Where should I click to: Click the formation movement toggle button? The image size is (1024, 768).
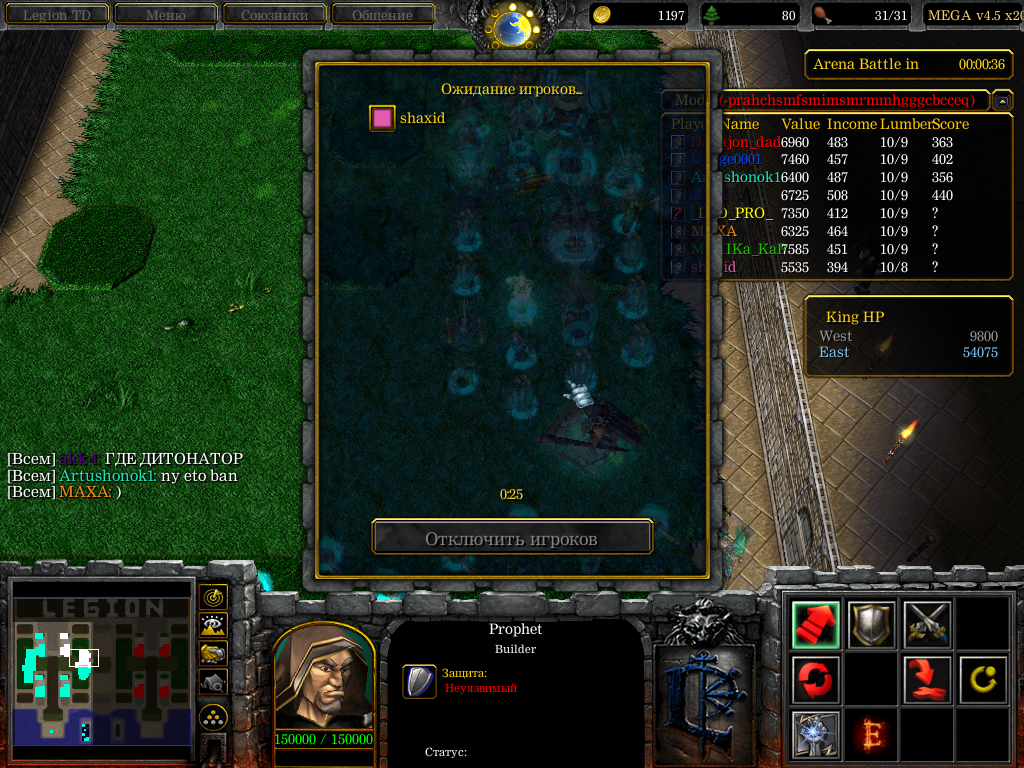click(213, 716)
